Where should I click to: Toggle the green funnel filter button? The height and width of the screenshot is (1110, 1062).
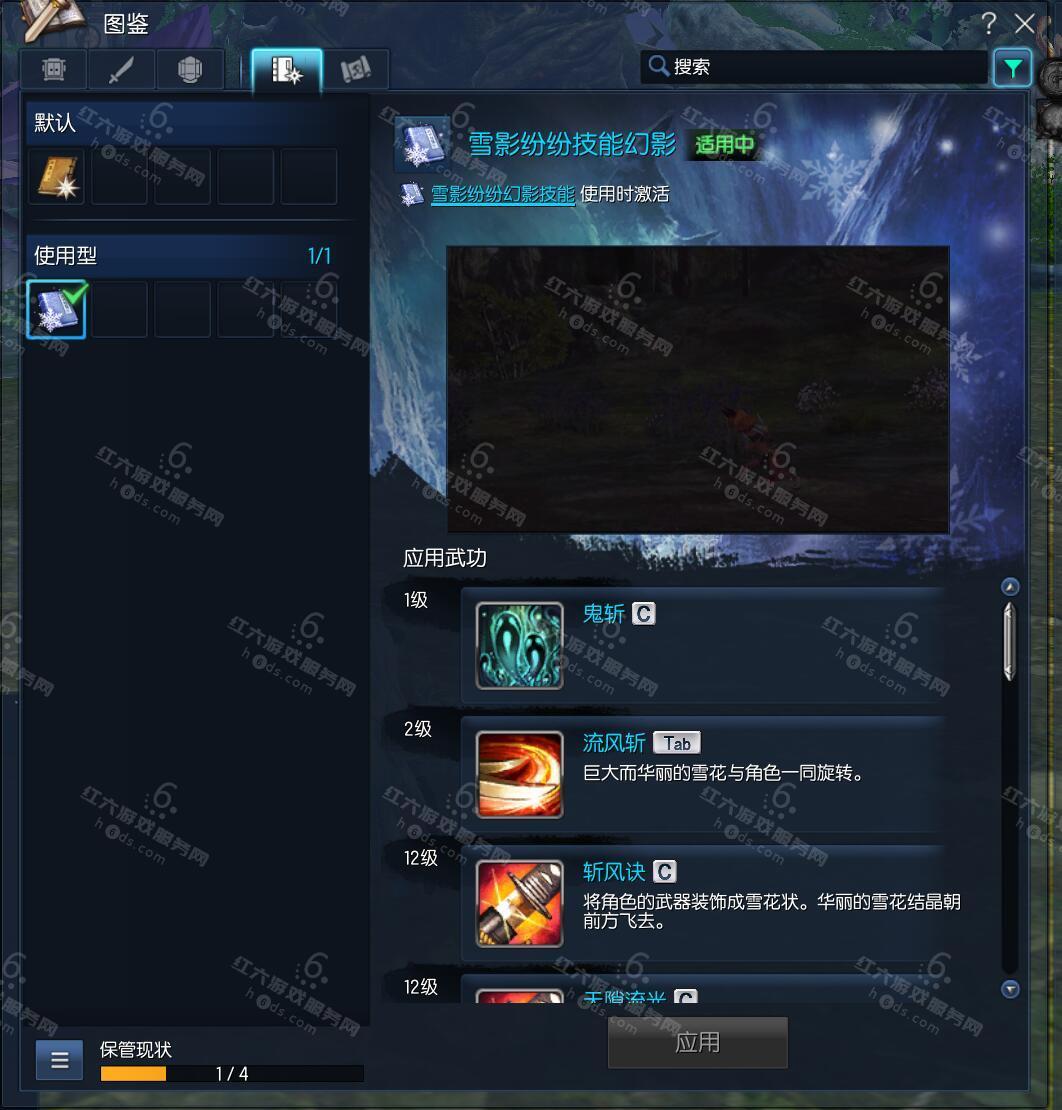[x=1013, y=68]
